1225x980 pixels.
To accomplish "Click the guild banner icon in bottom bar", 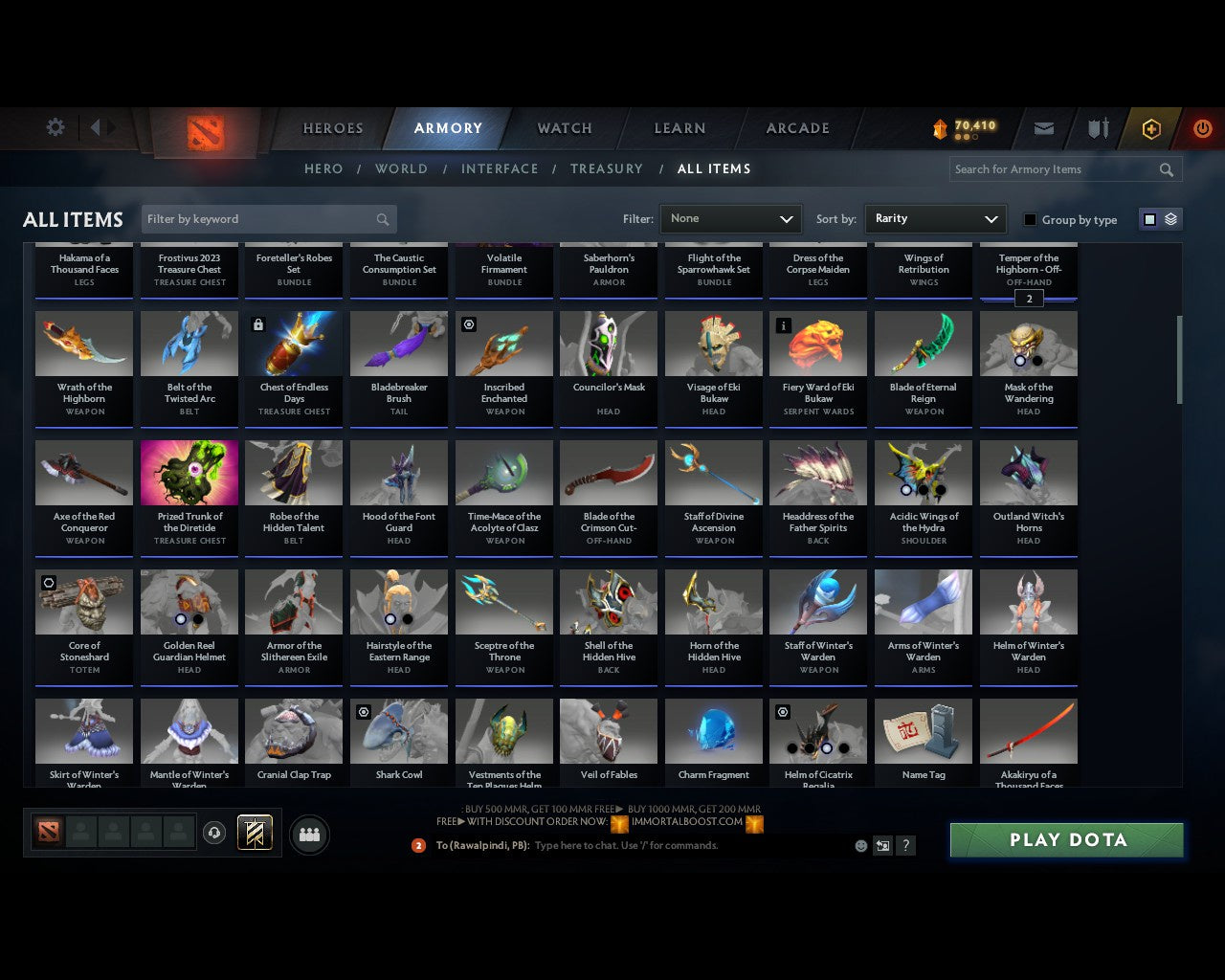I will (x=255, y=833).
